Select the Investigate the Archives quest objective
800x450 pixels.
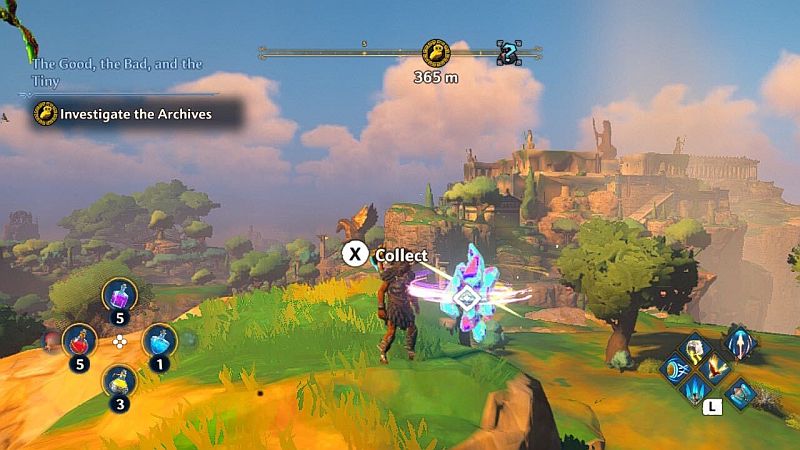(135, 114)
